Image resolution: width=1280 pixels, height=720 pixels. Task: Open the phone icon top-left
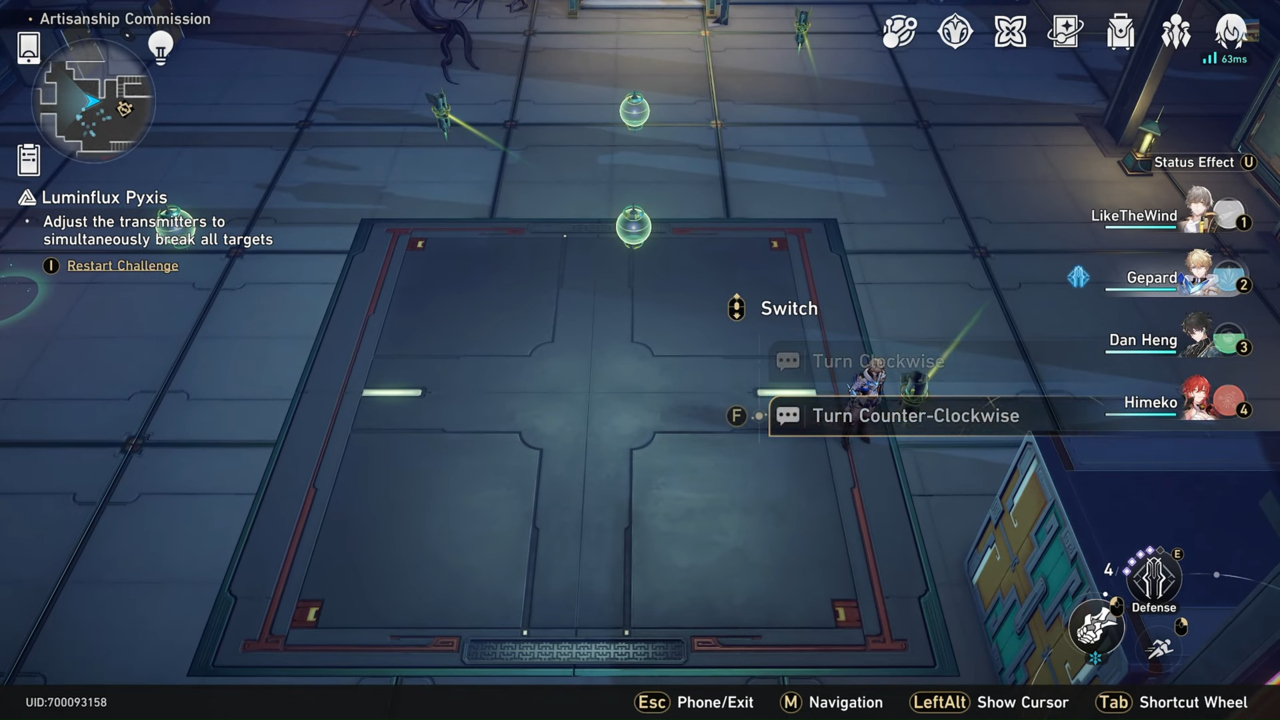pyautogui.click(x=28, y=47)
